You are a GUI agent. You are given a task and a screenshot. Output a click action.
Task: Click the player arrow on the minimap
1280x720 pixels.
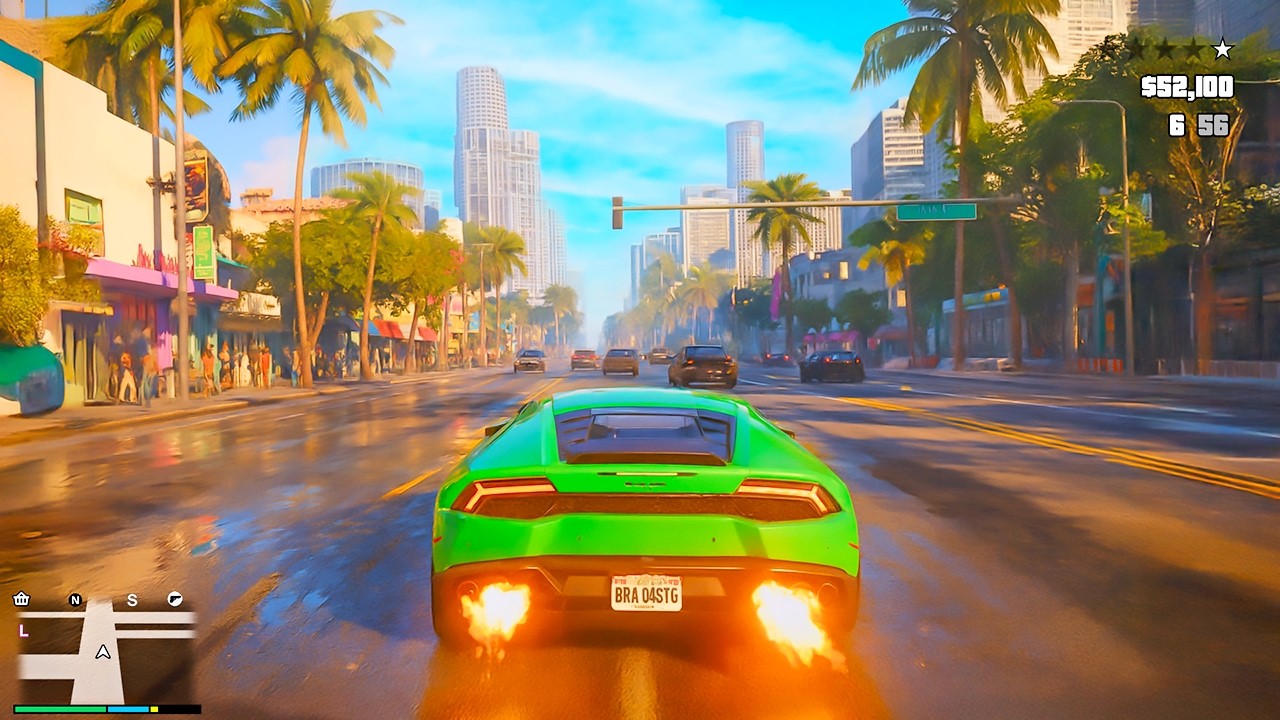point(102,652)
